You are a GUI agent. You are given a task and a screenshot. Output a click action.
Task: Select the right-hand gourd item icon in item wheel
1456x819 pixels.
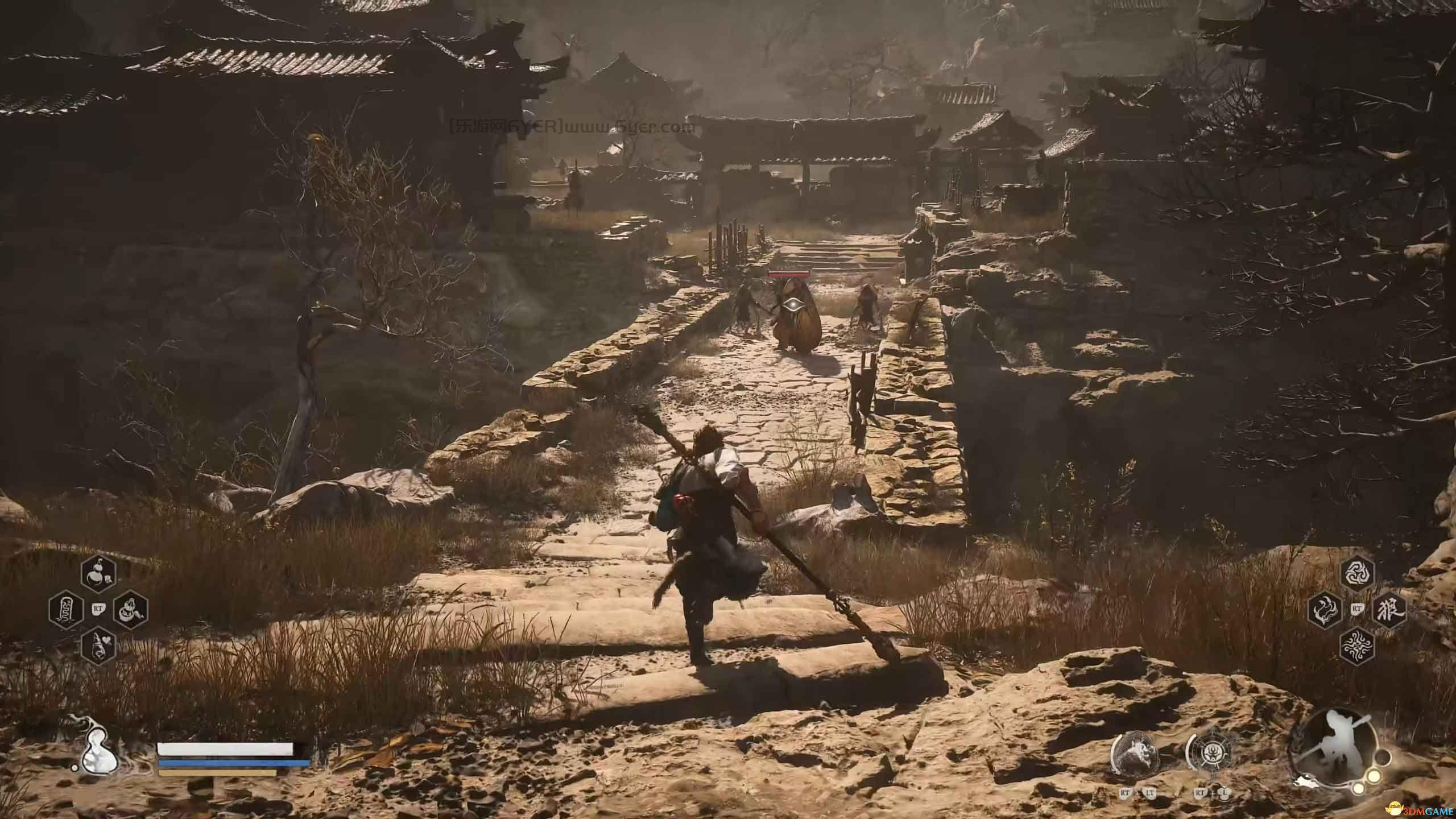point(130,610)
